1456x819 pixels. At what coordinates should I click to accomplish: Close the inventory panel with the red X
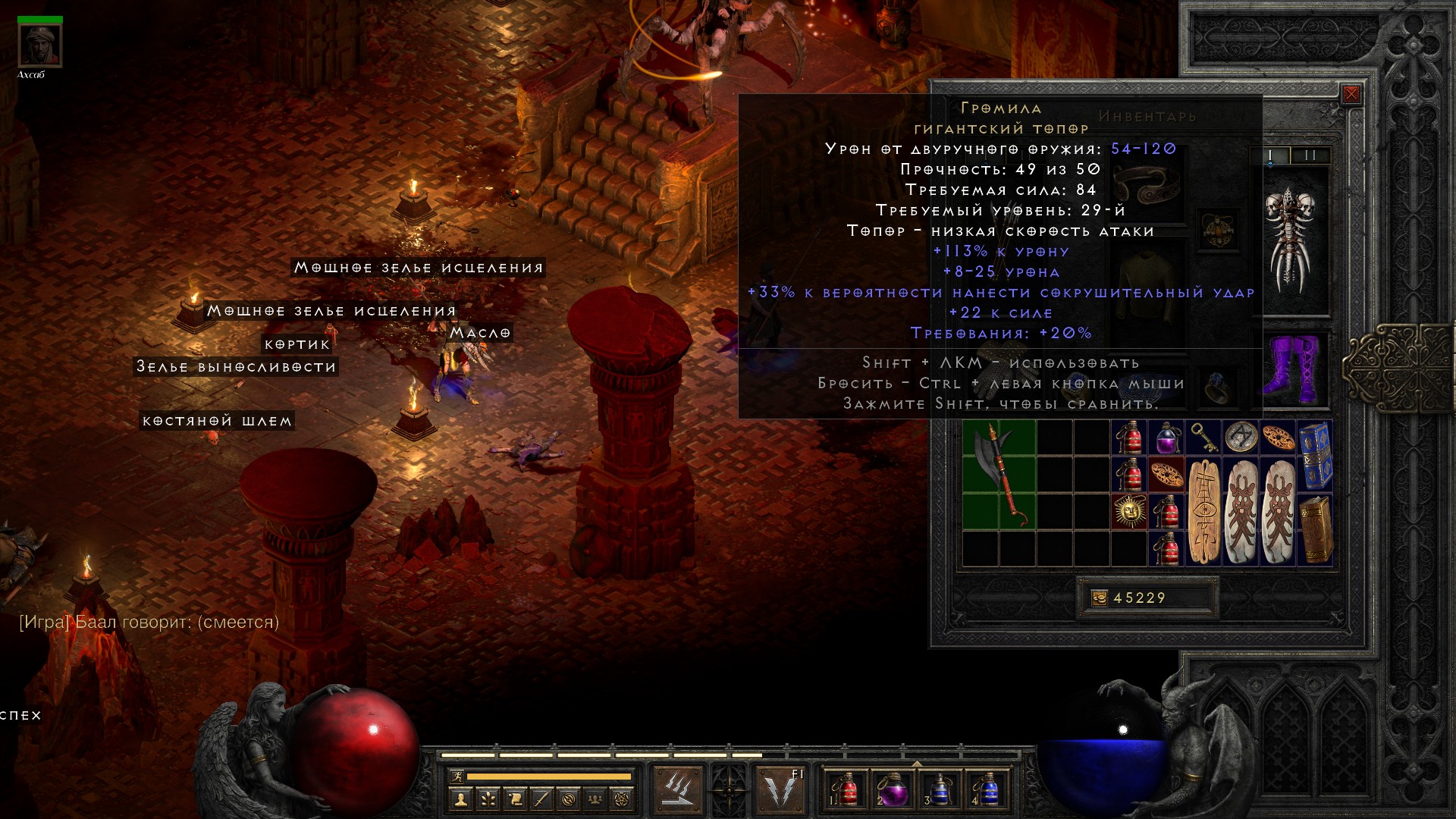pyautogui.click(x=1351, y=95)
